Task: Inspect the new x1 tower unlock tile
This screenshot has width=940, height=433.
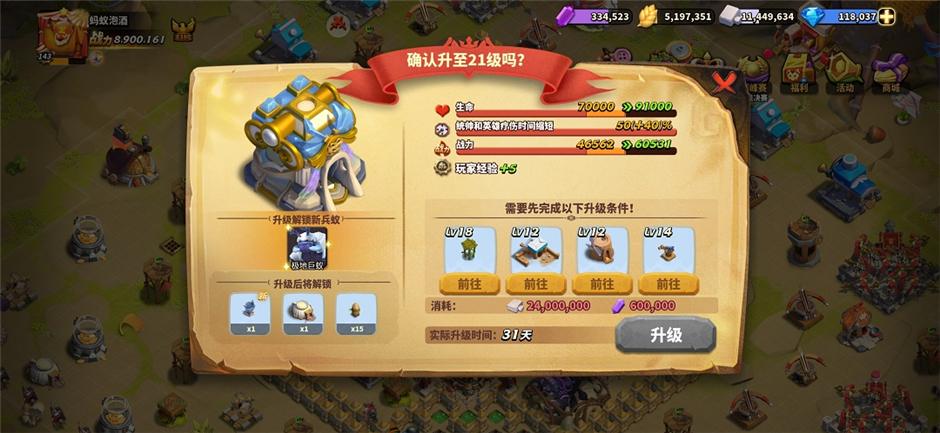Action: [250, 312]
